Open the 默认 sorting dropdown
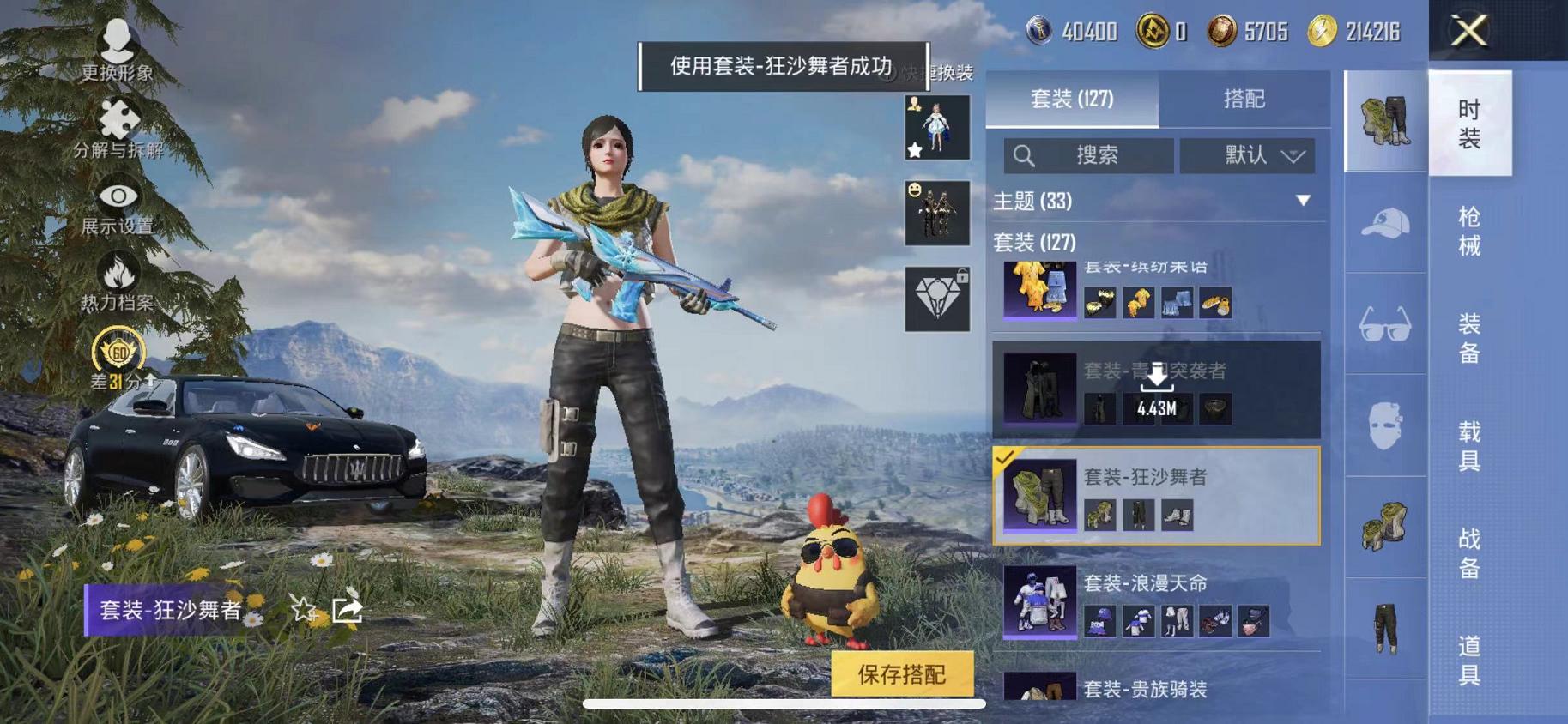The height and width of the screenshot is (724, 1568). 1246,156
